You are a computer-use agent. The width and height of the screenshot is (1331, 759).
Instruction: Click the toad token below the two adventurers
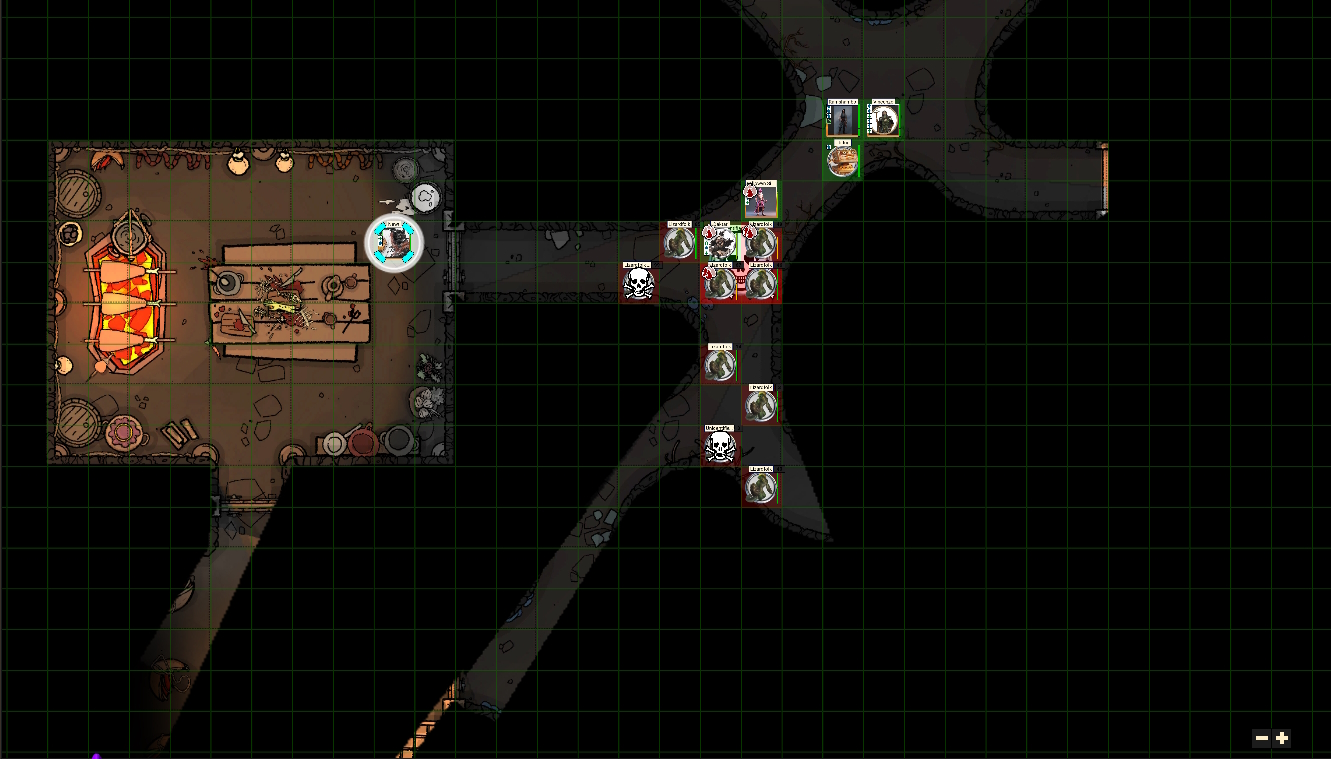(x=843, y=162)
